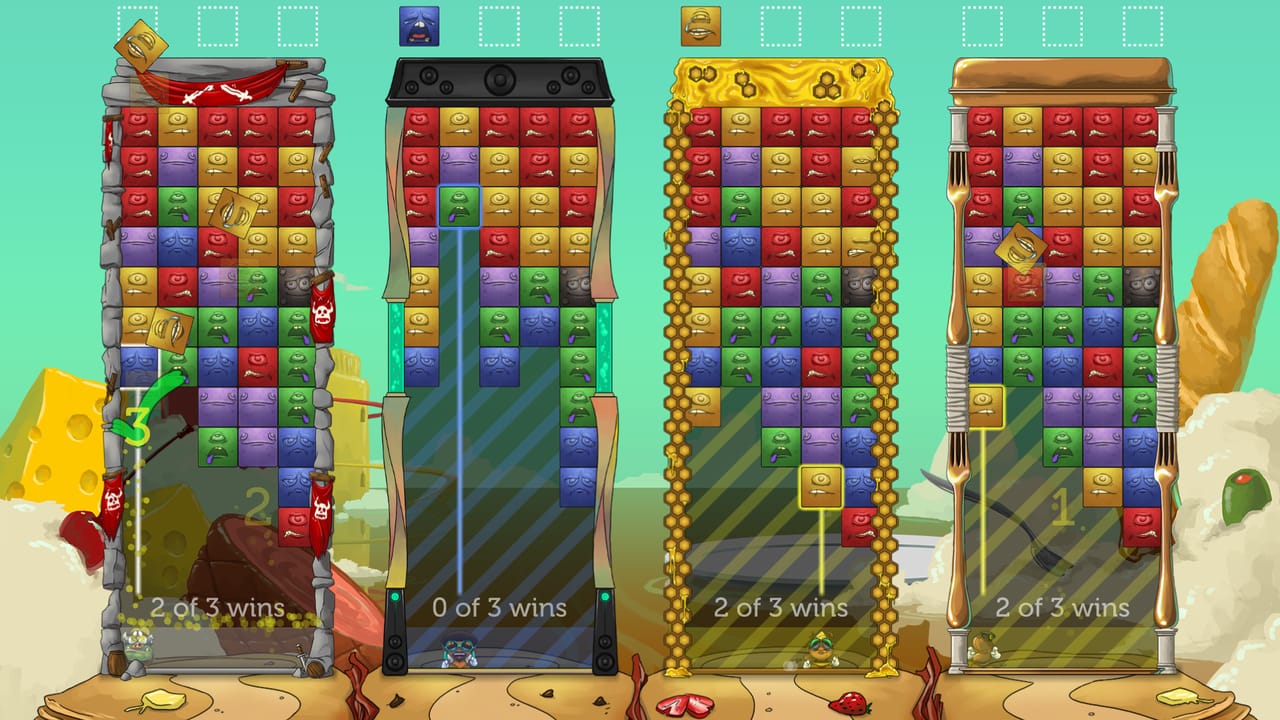The width and height of the screenshot is (1280, 720).
Task: Toggle the first empty win checkbox above player two
Action: tap(499, 25)
